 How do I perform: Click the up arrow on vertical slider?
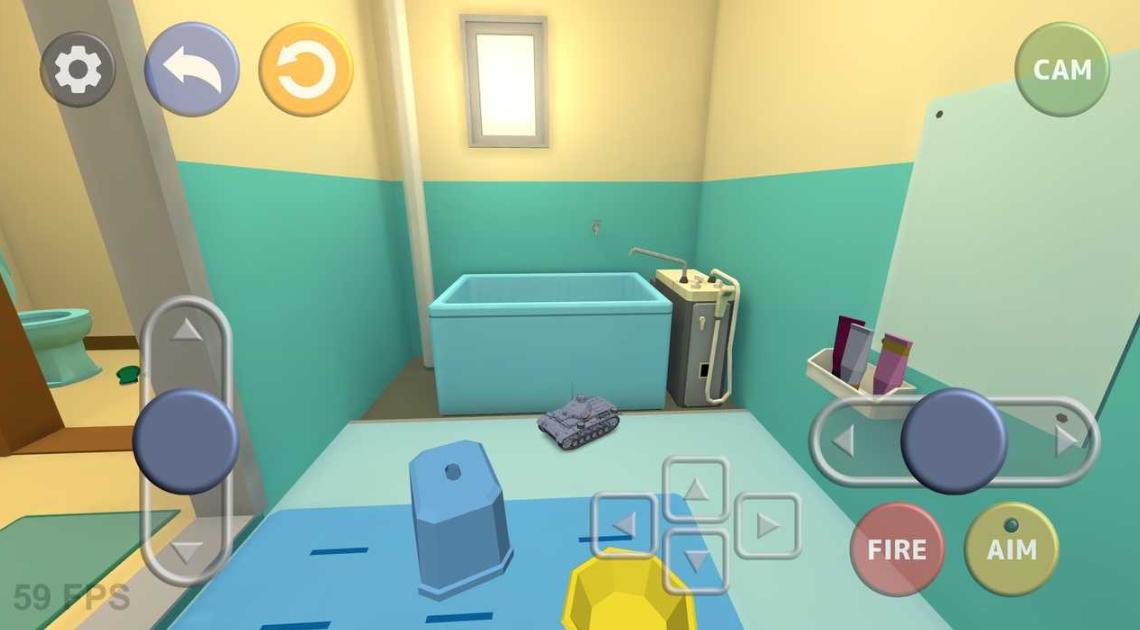[186, 329]
